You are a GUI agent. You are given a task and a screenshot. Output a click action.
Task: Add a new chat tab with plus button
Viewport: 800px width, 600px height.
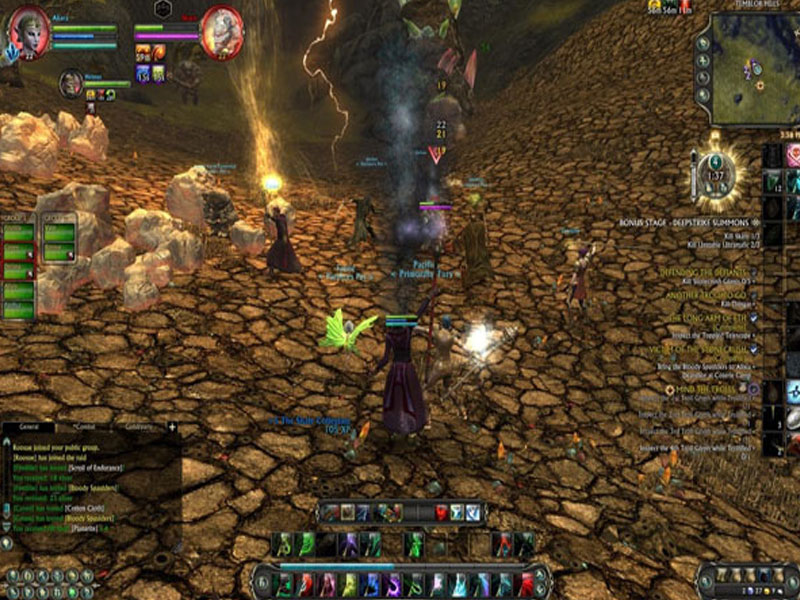click(172, 427)
